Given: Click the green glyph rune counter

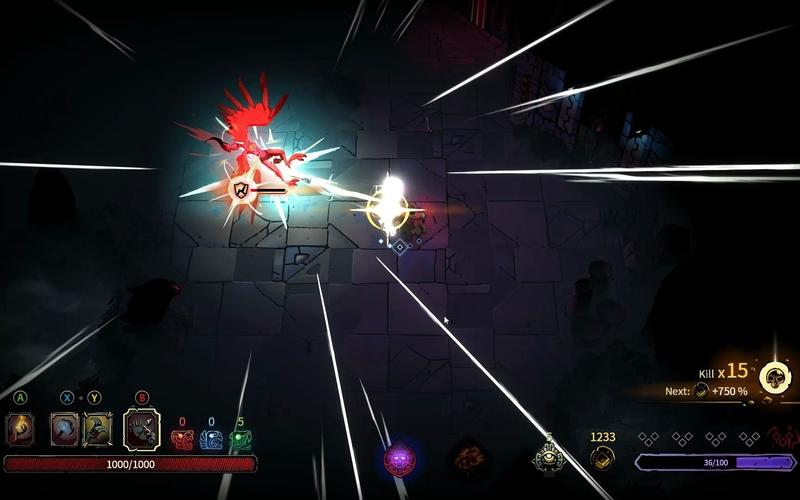Looking at the screenshot, I should click(240, 439).
